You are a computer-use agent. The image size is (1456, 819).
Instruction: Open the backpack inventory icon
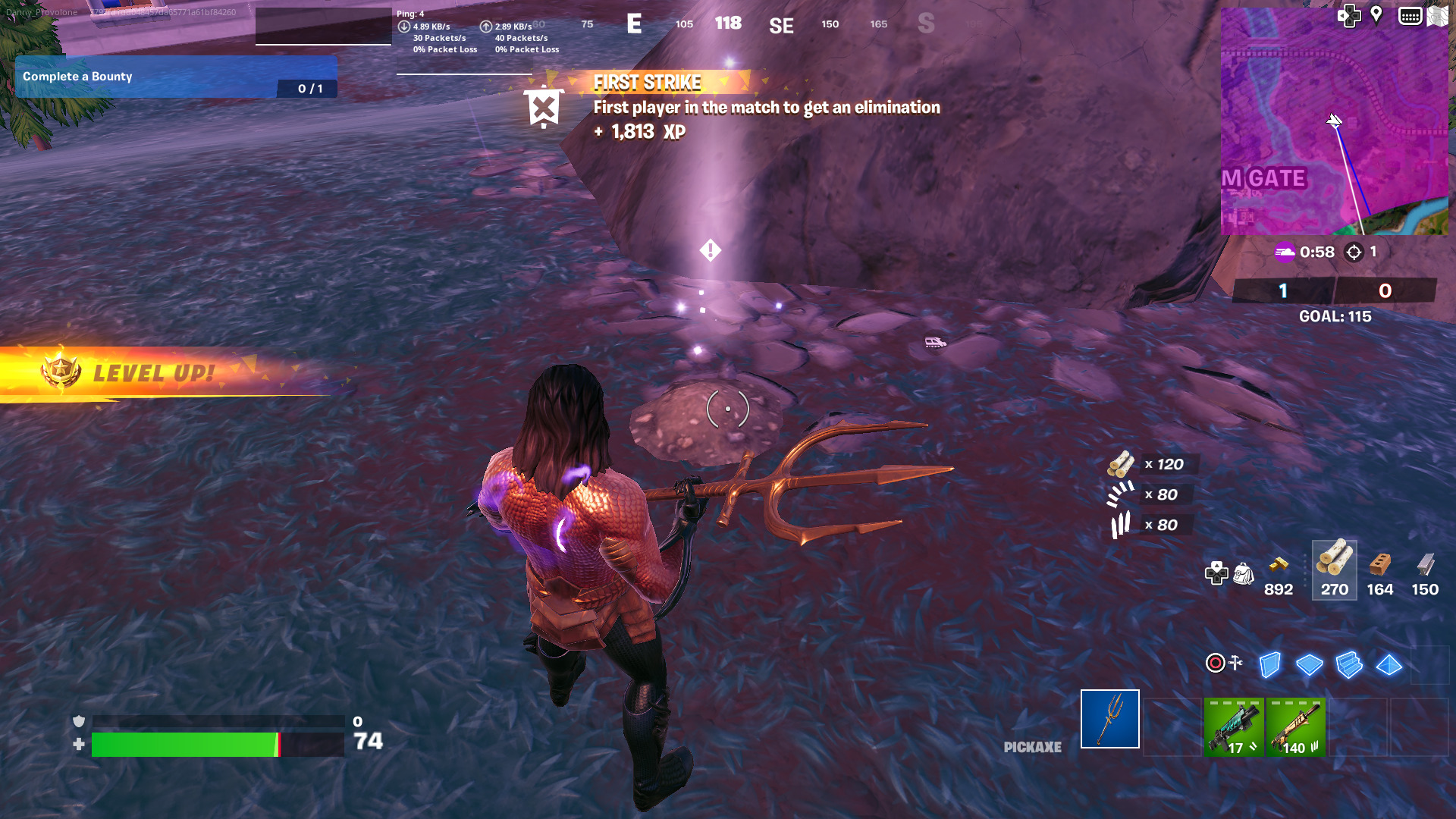[x=1244, y=574]
